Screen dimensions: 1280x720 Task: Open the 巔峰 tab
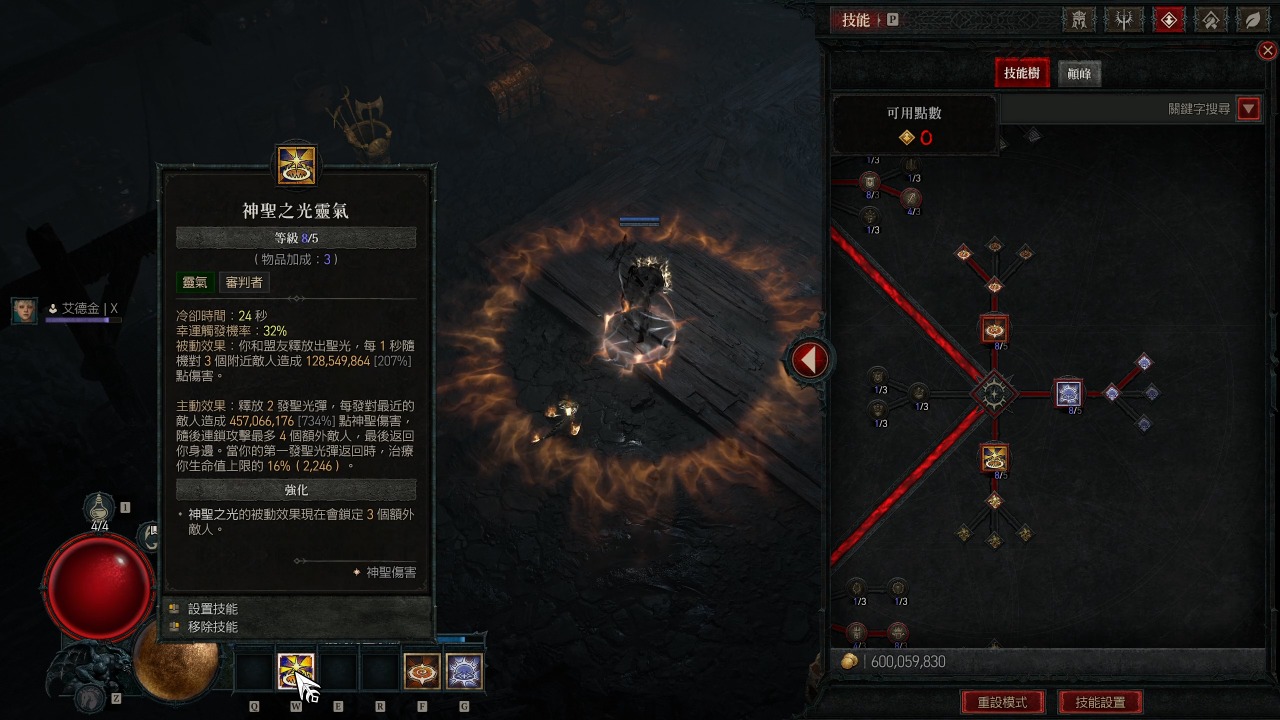click(x=1079, y=73)
